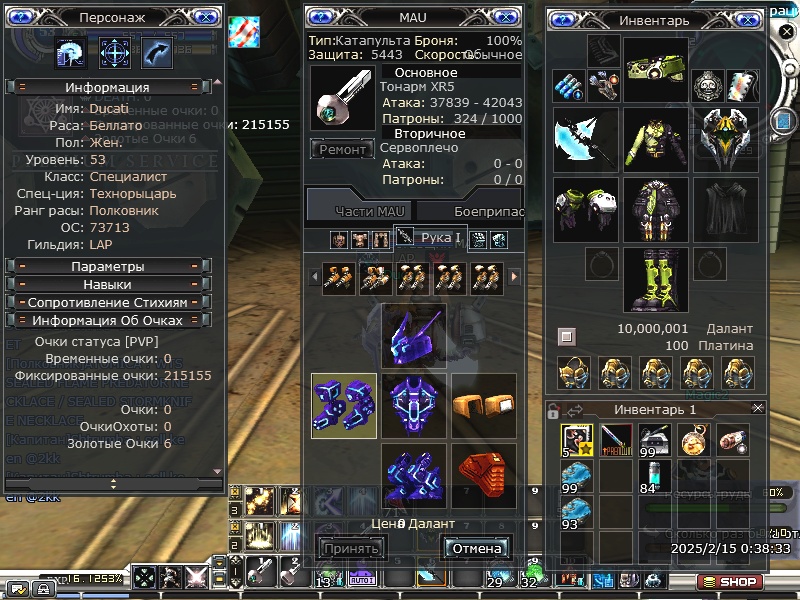Select the equipped axe weapon slot

[x=583, y=140]
